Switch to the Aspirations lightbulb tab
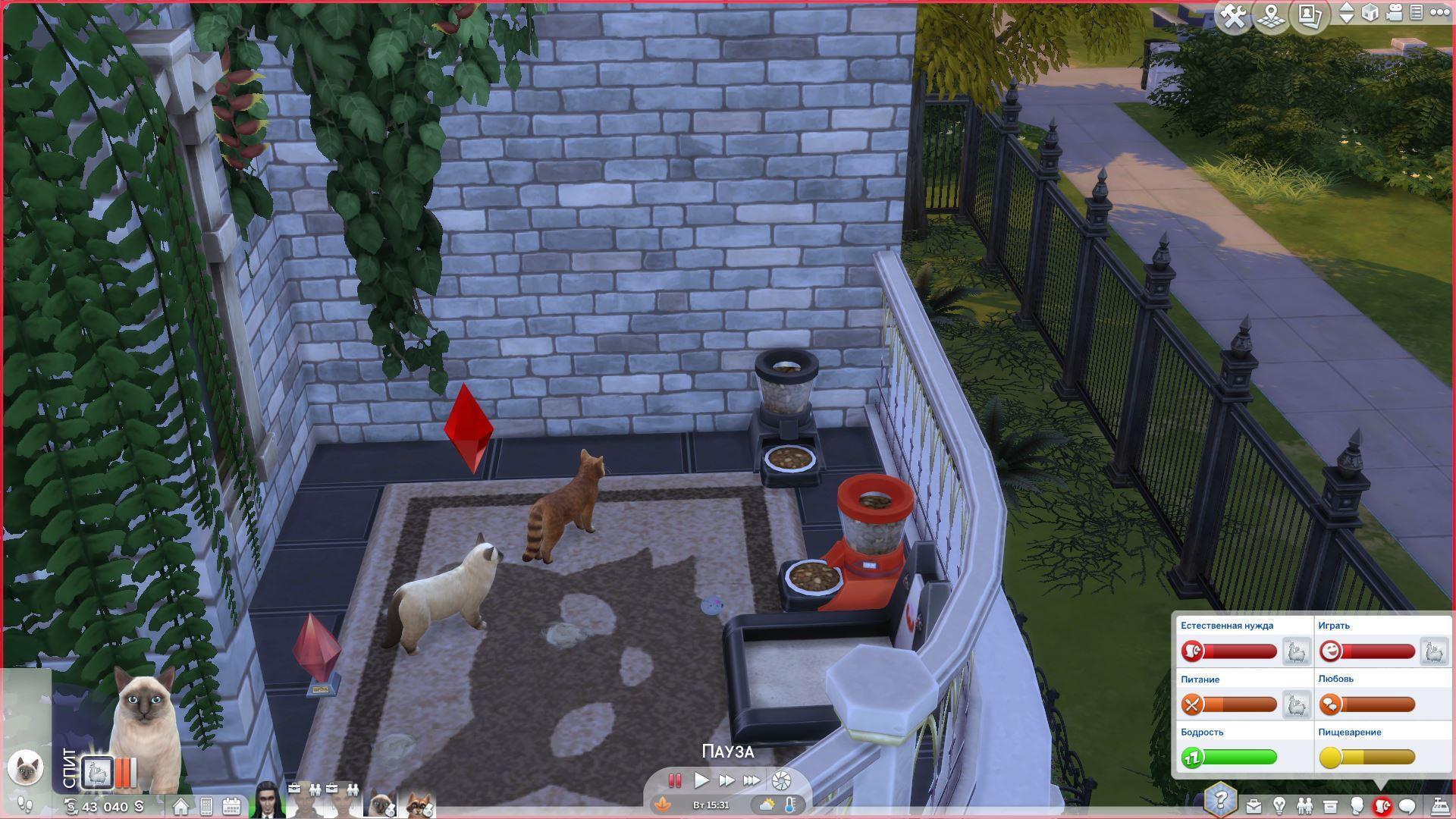 (1279, 805)
